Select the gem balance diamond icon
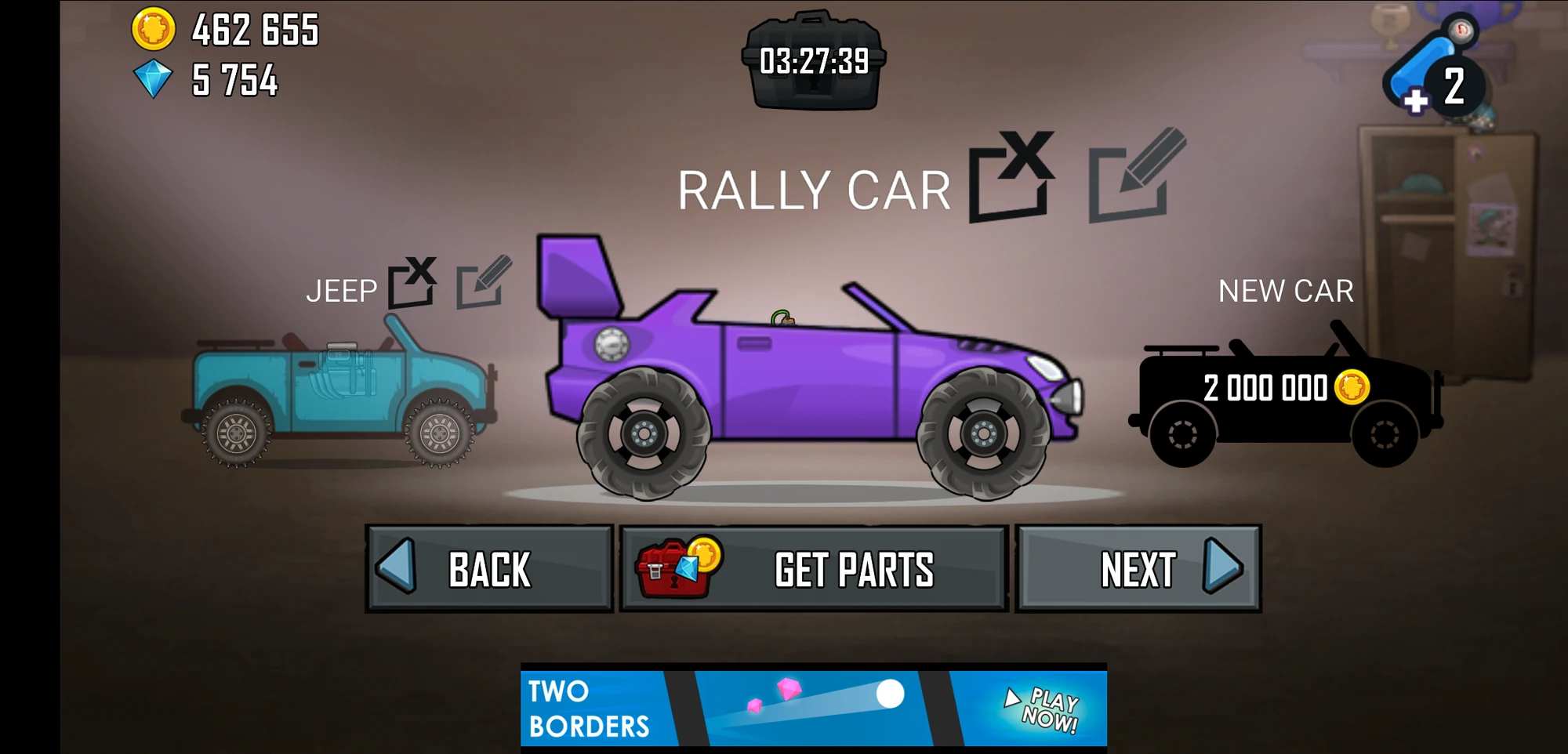This screenshot has height=754, width=1568. point(154,78)
